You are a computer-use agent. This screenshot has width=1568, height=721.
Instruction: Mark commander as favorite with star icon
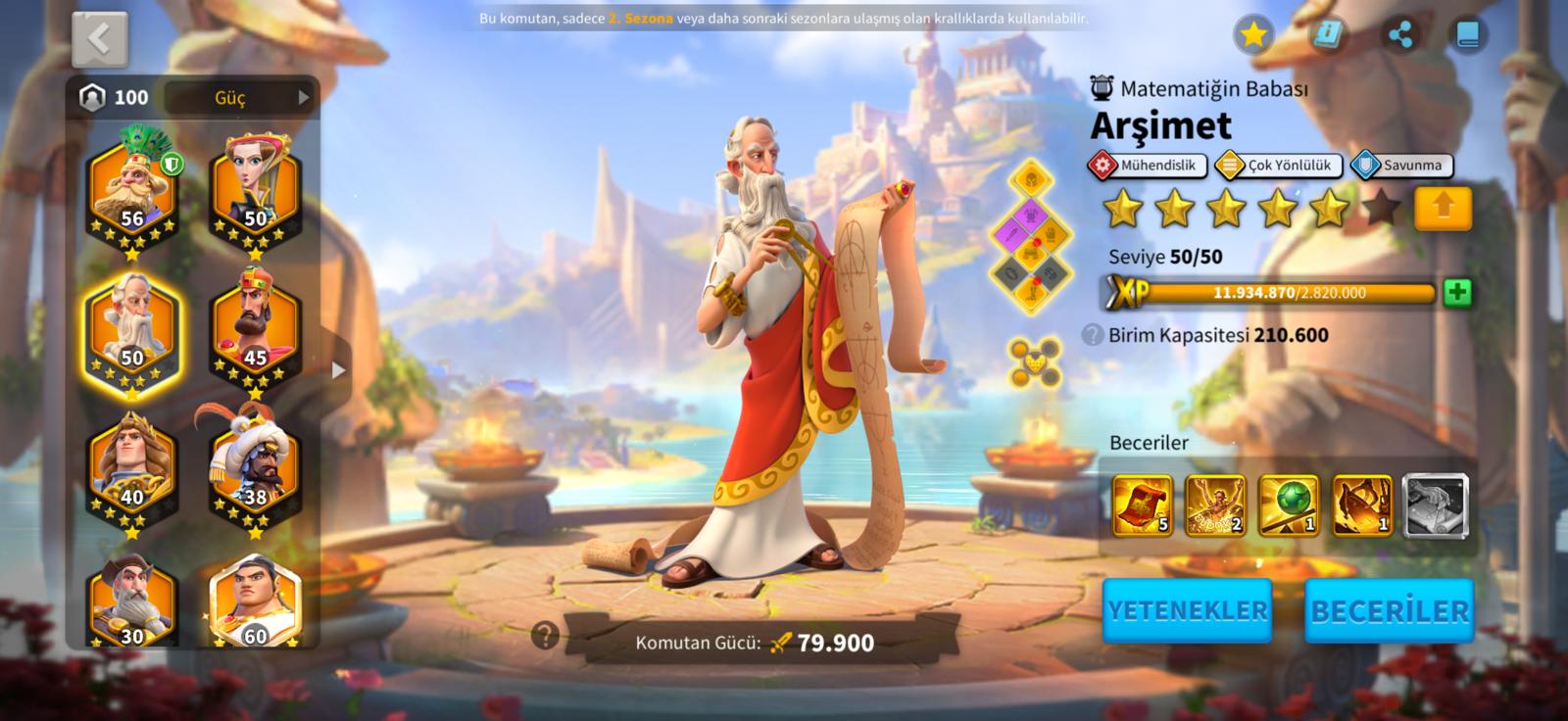click(1253, 35)
